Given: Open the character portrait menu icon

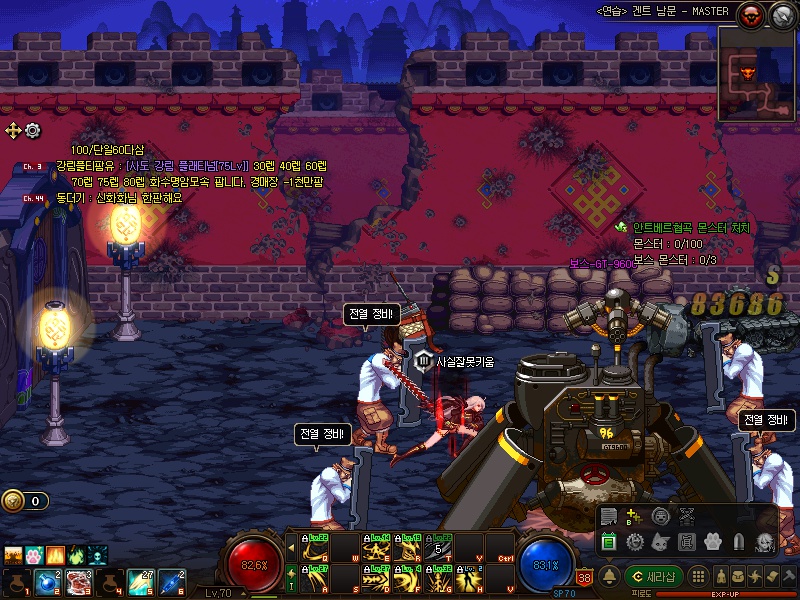Looking at the screenshot, I should click(763, 542).
